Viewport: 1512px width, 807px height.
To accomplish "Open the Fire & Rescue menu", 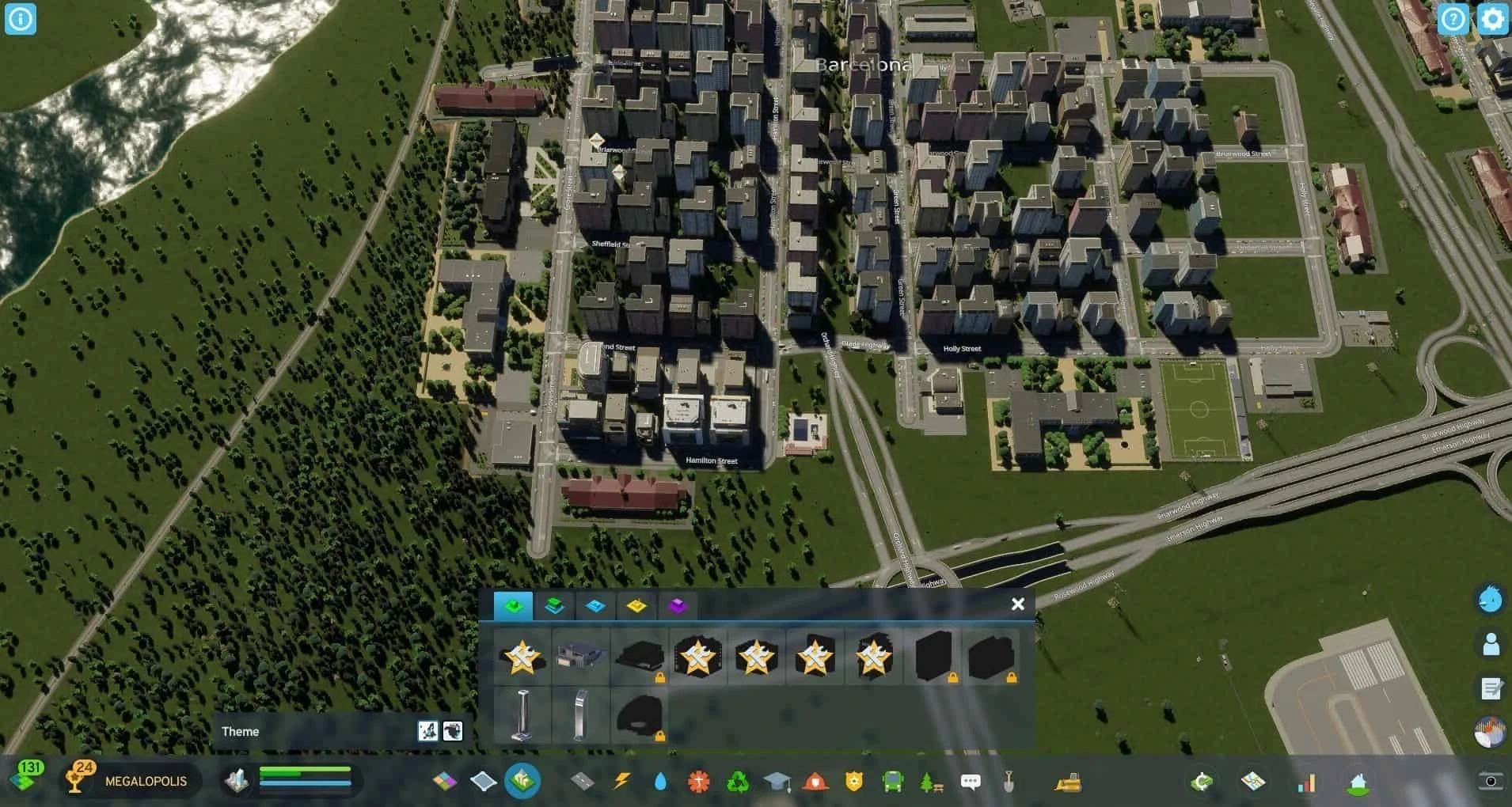I will [x=815, y=782].
